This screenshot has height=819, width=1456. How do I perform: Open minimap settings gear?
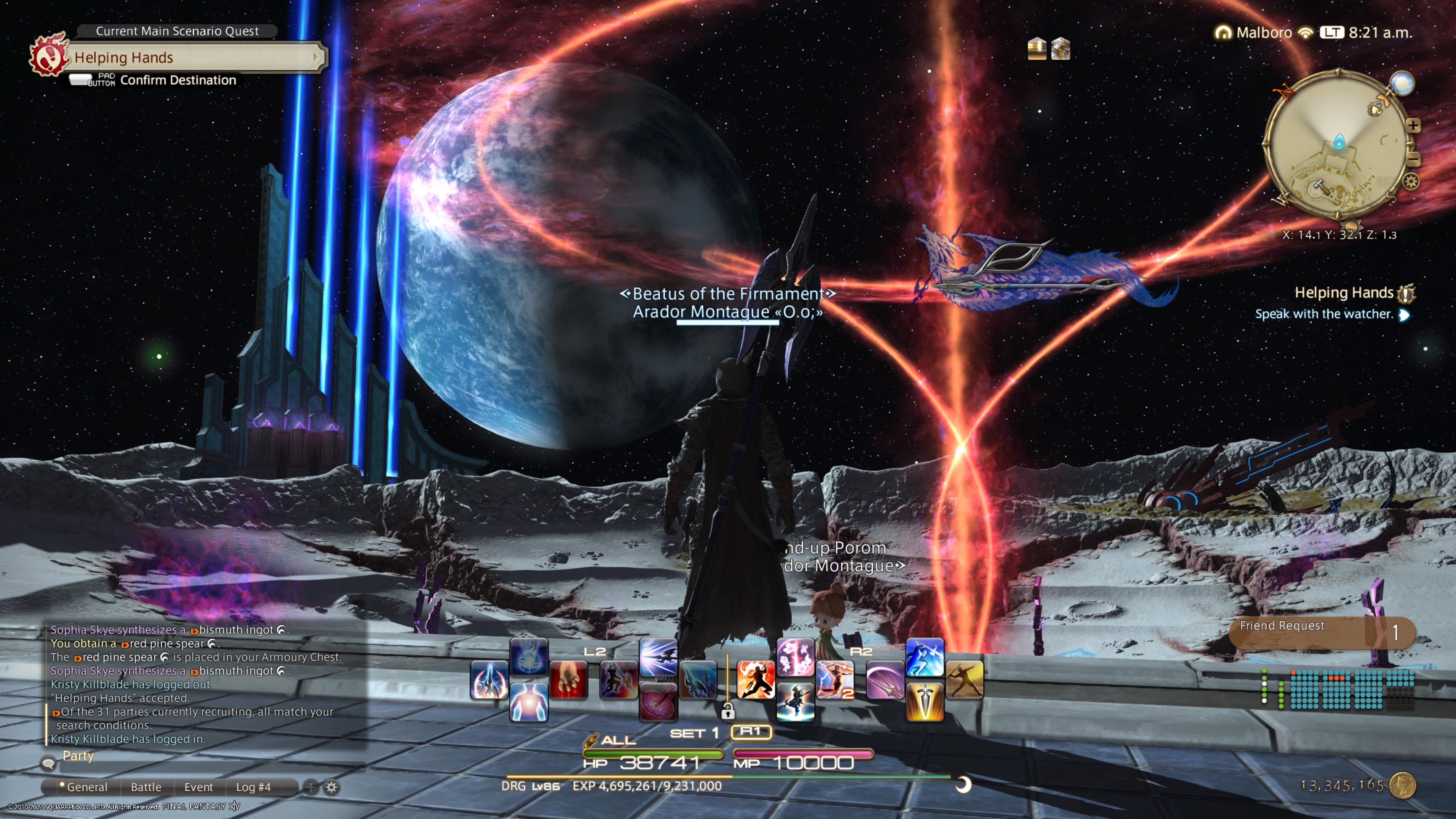click(x=1411, y=182)
